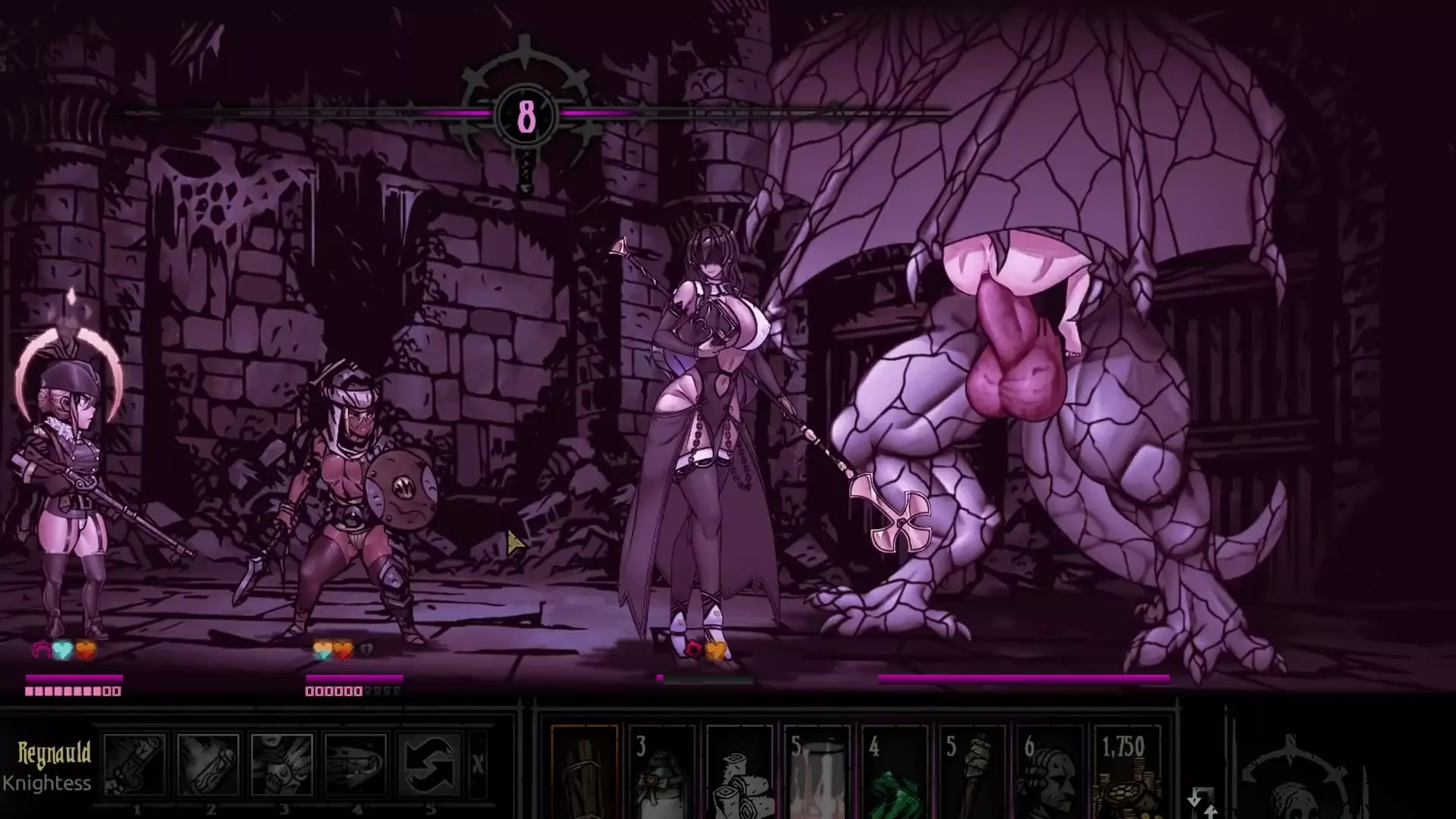Choose the torch inventory slot
Viewport: 1456px width, 819px height.
click(x=972, y=773)
